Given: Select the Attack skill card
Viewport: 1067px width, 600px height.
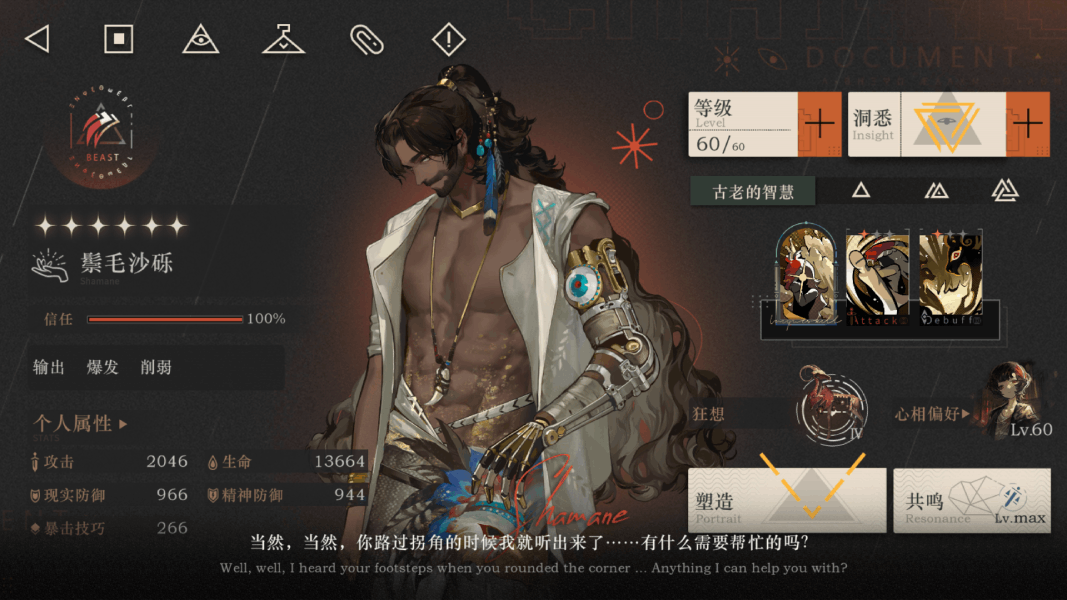Looking at the screenshot, I should tap(877, 278).
